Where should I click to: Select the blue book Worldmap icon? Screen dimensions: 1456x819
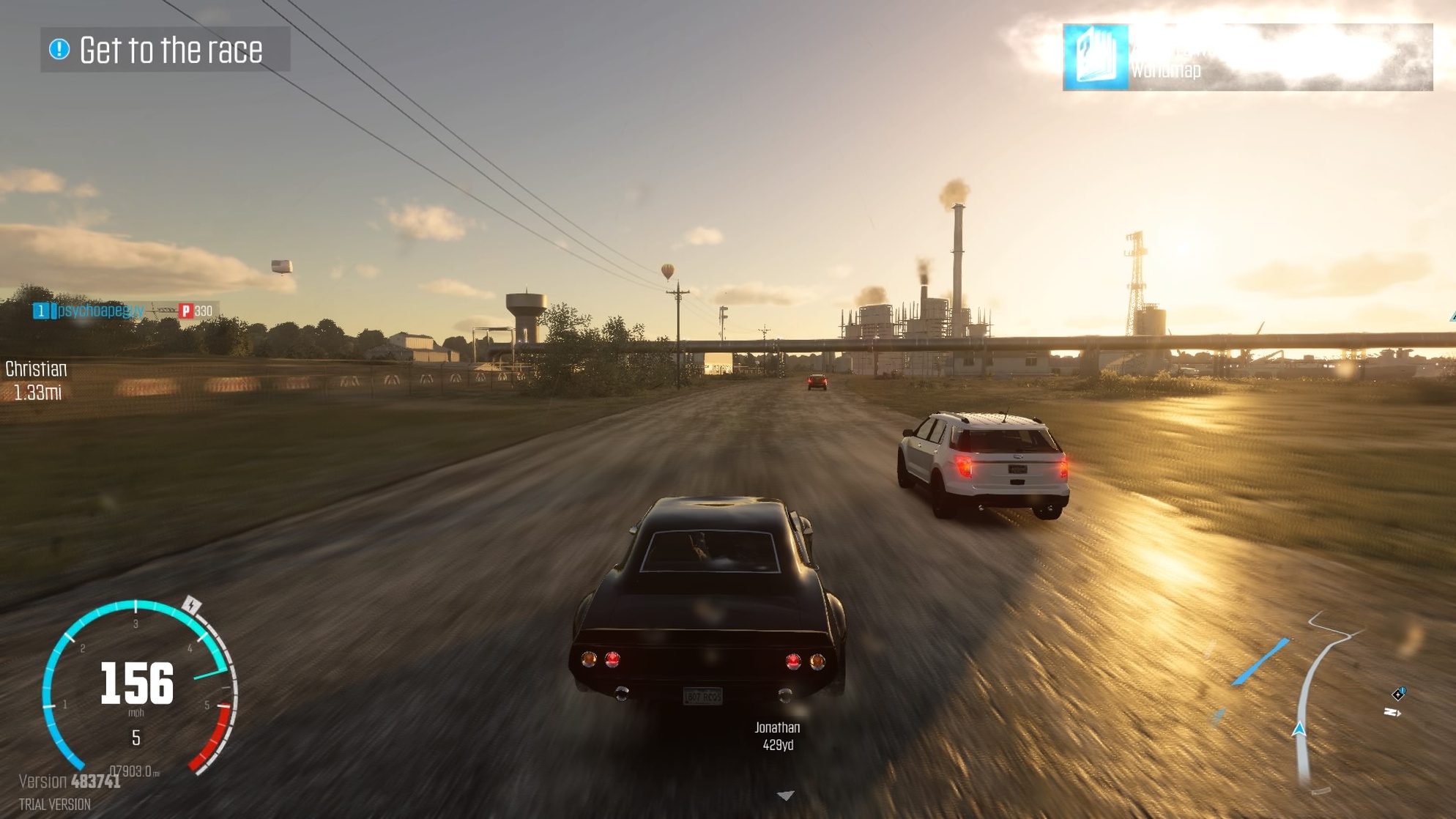1096,57
